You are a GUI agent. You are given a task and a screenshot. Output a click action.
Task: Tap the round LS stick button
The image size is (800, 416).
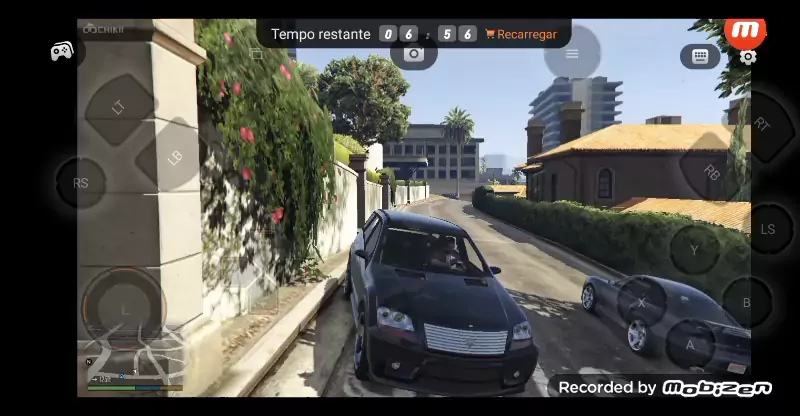point(768,229)
